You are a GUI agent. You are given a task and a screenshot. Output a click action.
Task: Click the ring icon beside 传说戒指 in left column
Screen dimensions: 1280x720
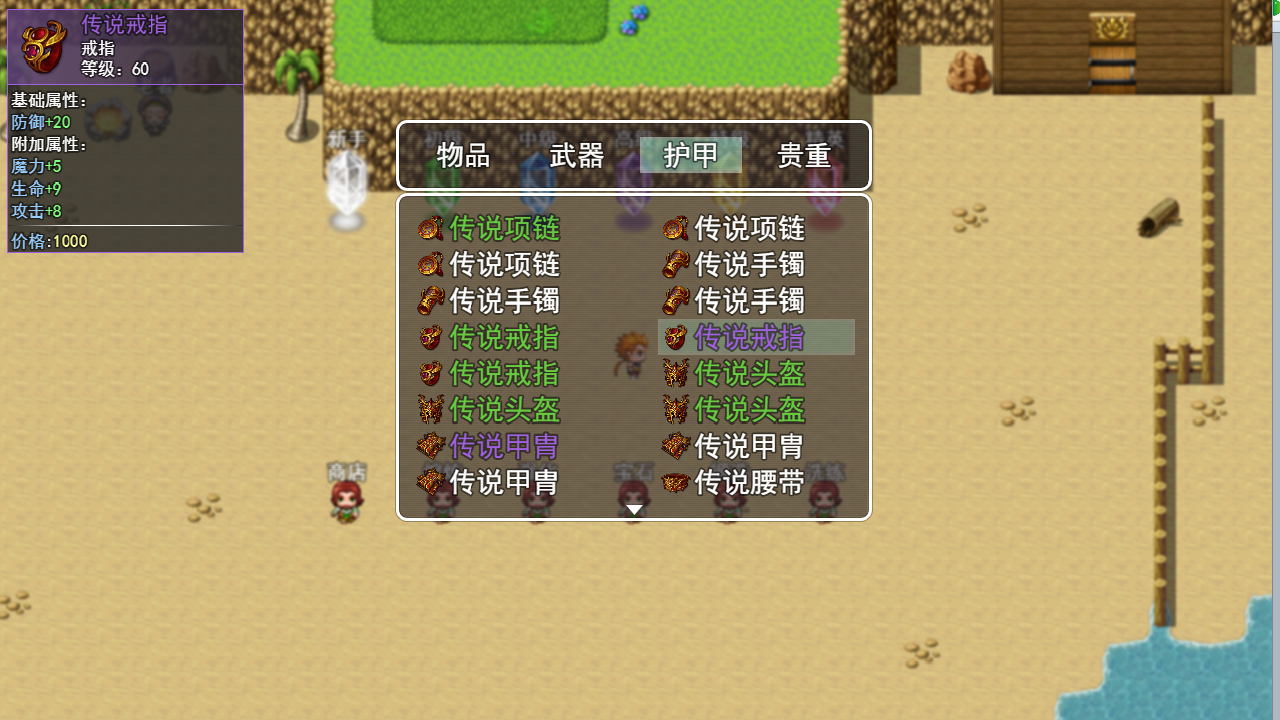431,337
